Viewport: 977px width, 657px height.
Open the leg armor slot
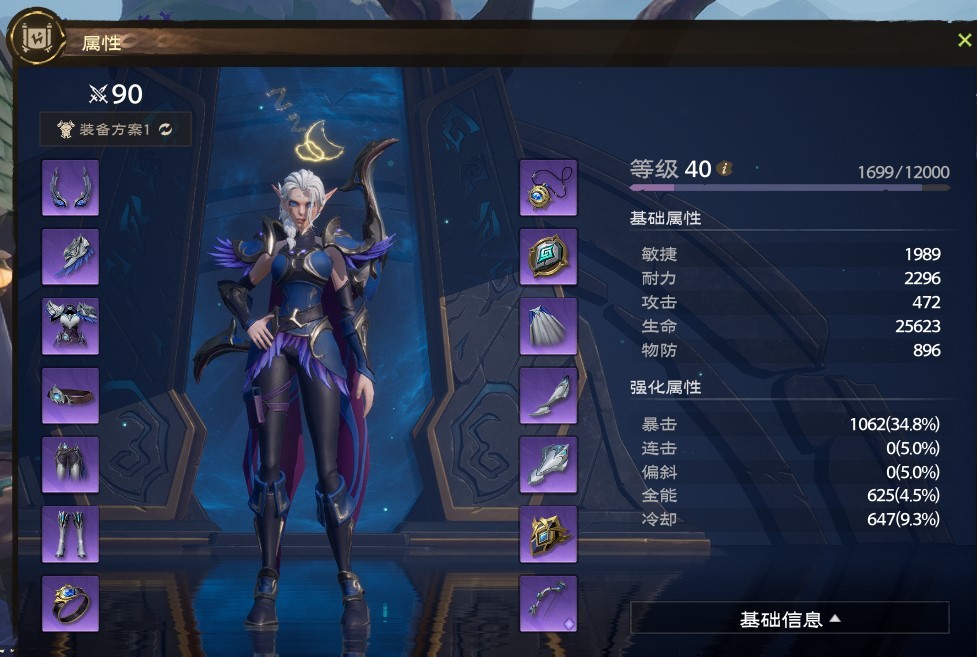point(70,465)
